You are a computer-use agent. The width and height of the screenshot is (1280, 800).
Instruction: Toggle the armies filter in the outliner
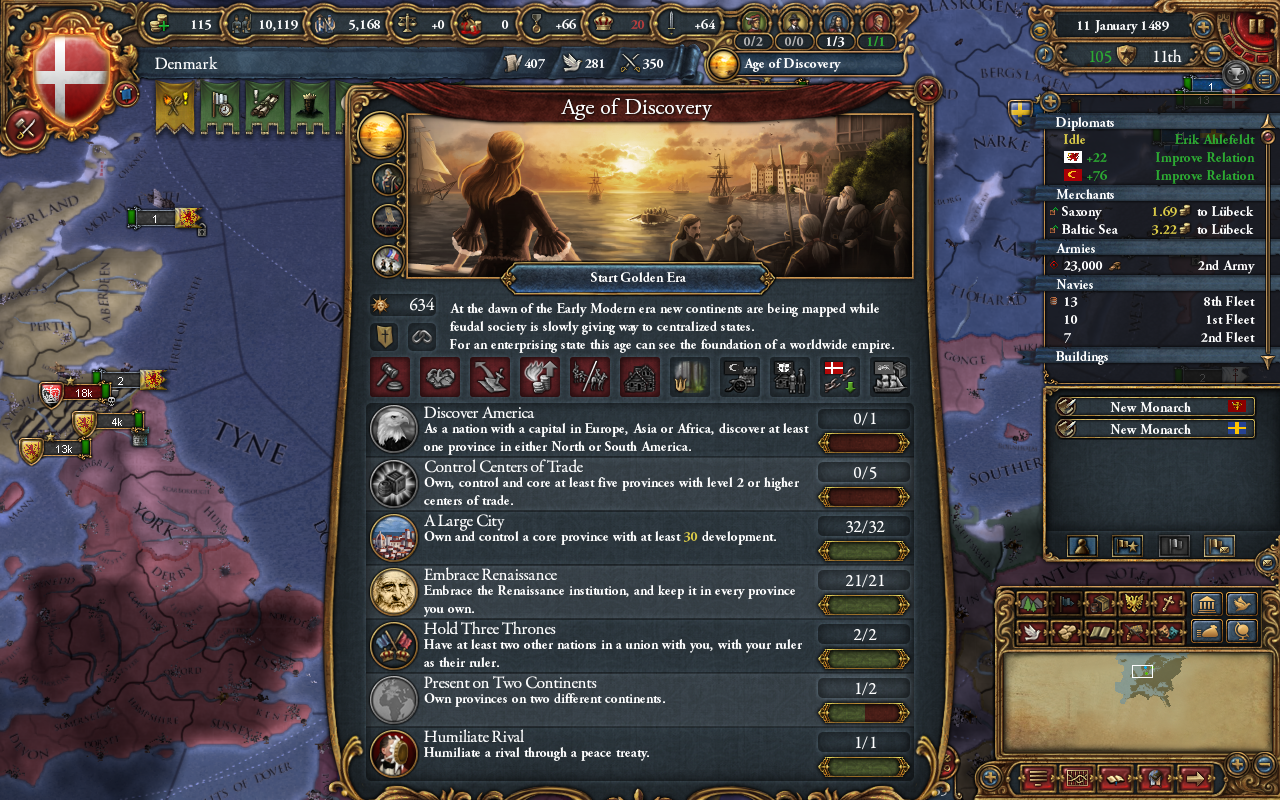pos(1075,248)
